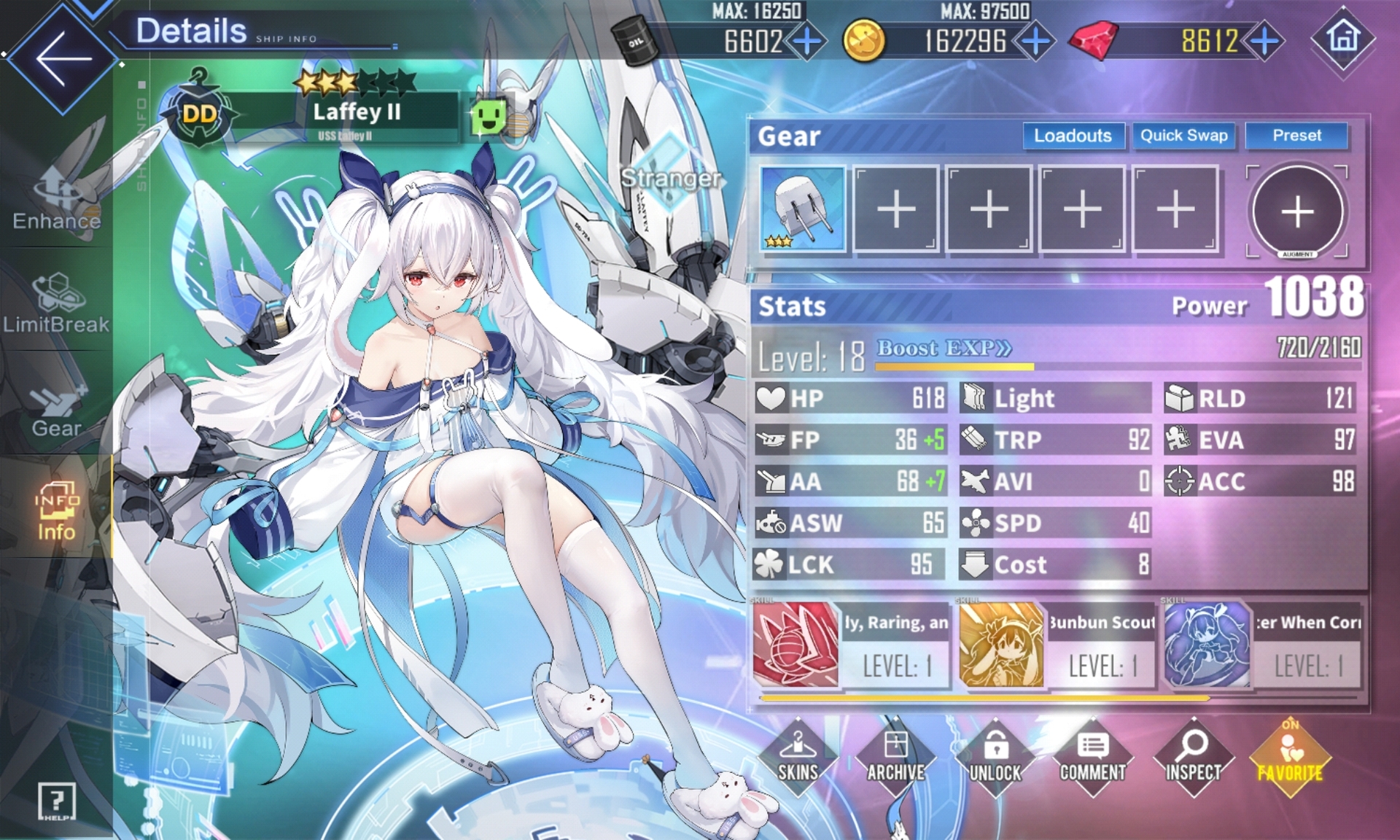Viewport: 1400px width, 840px height.
Task: Open the Enhance tab
Action: pyautogui.click(x=57, y=198)
